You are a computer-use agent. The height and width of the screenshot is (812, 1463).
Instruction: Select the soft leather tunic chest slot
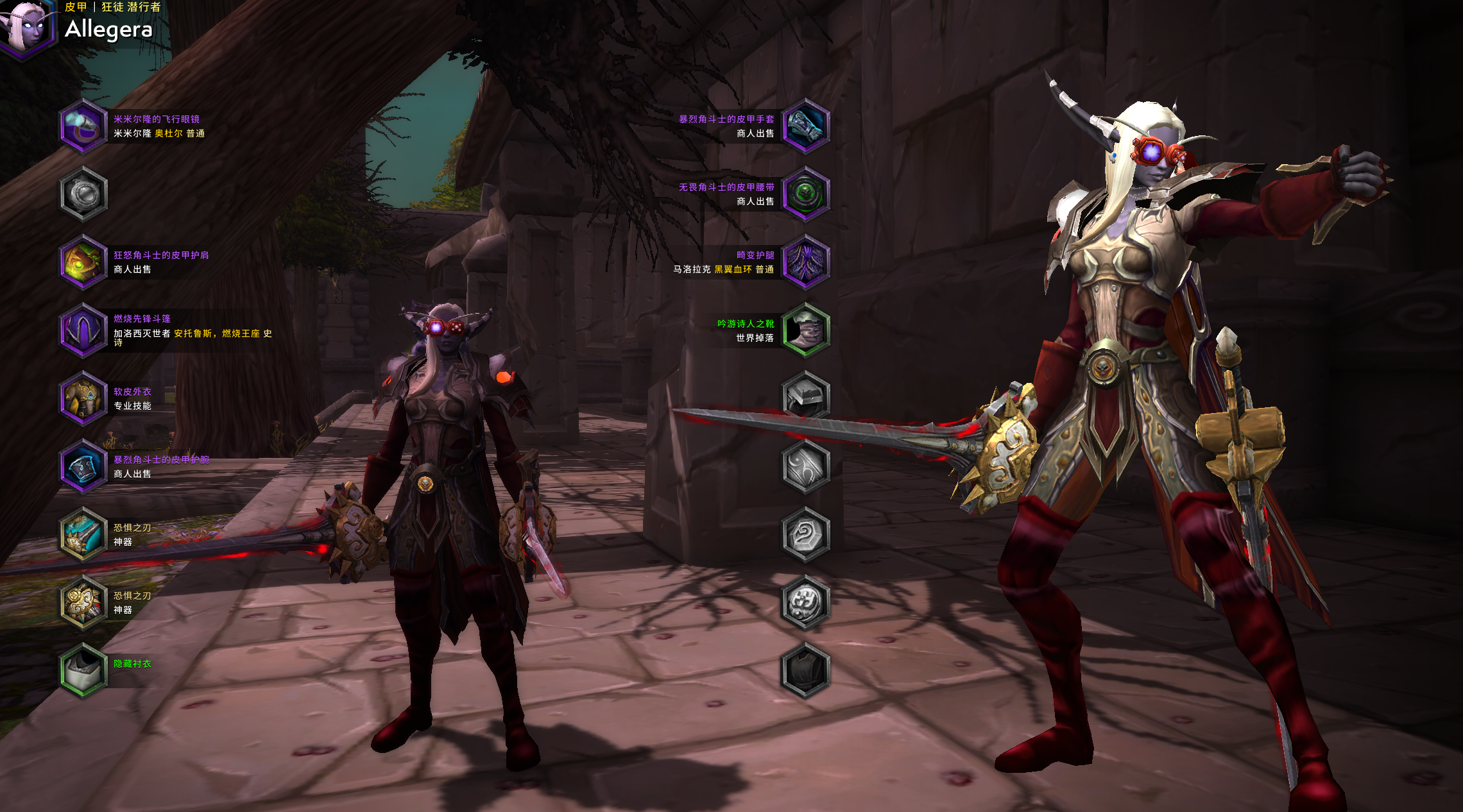click(x=83, y=398)
